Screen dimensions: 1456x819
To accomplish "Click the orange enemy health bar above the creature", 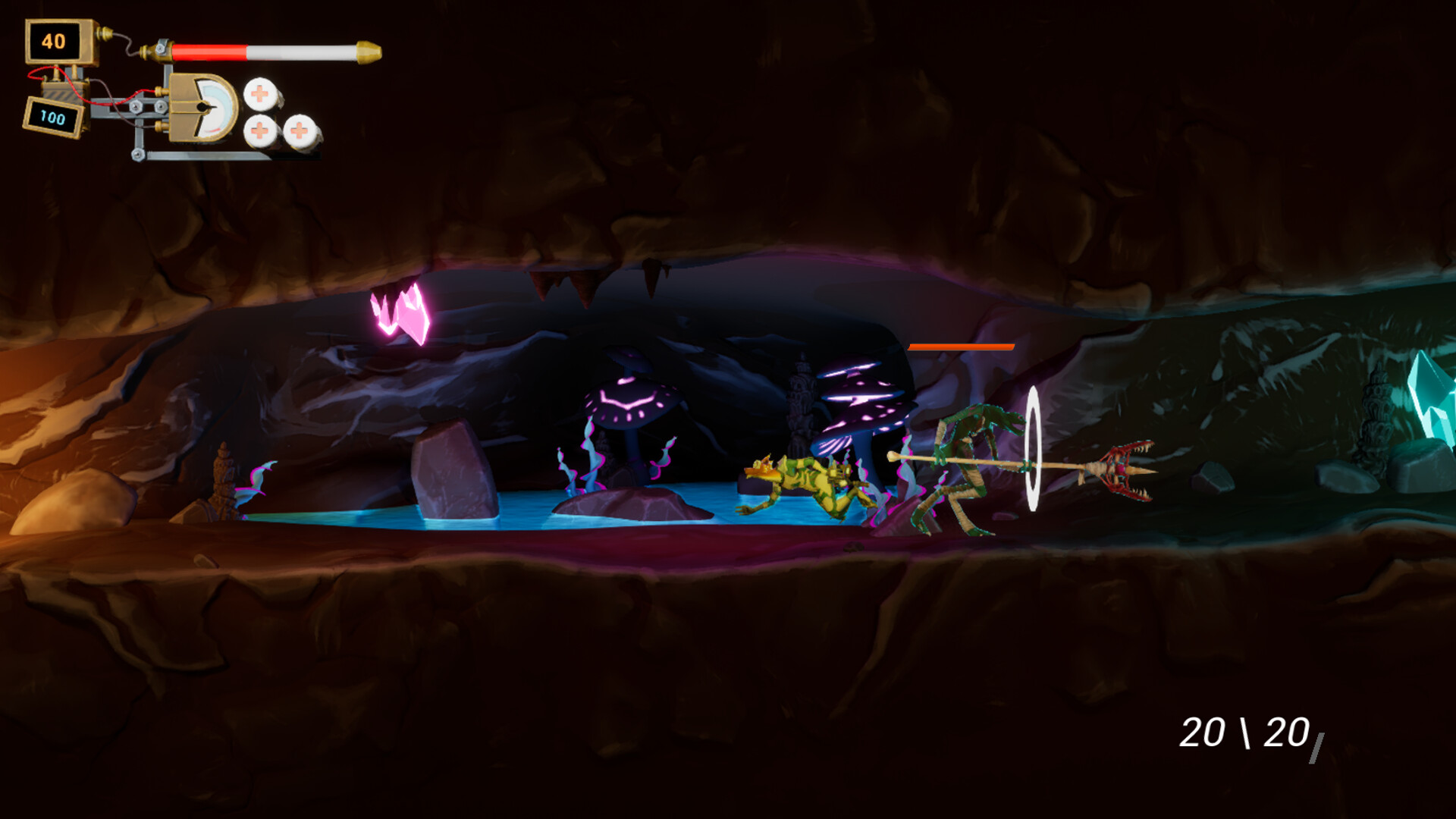I will coord(962,347).
